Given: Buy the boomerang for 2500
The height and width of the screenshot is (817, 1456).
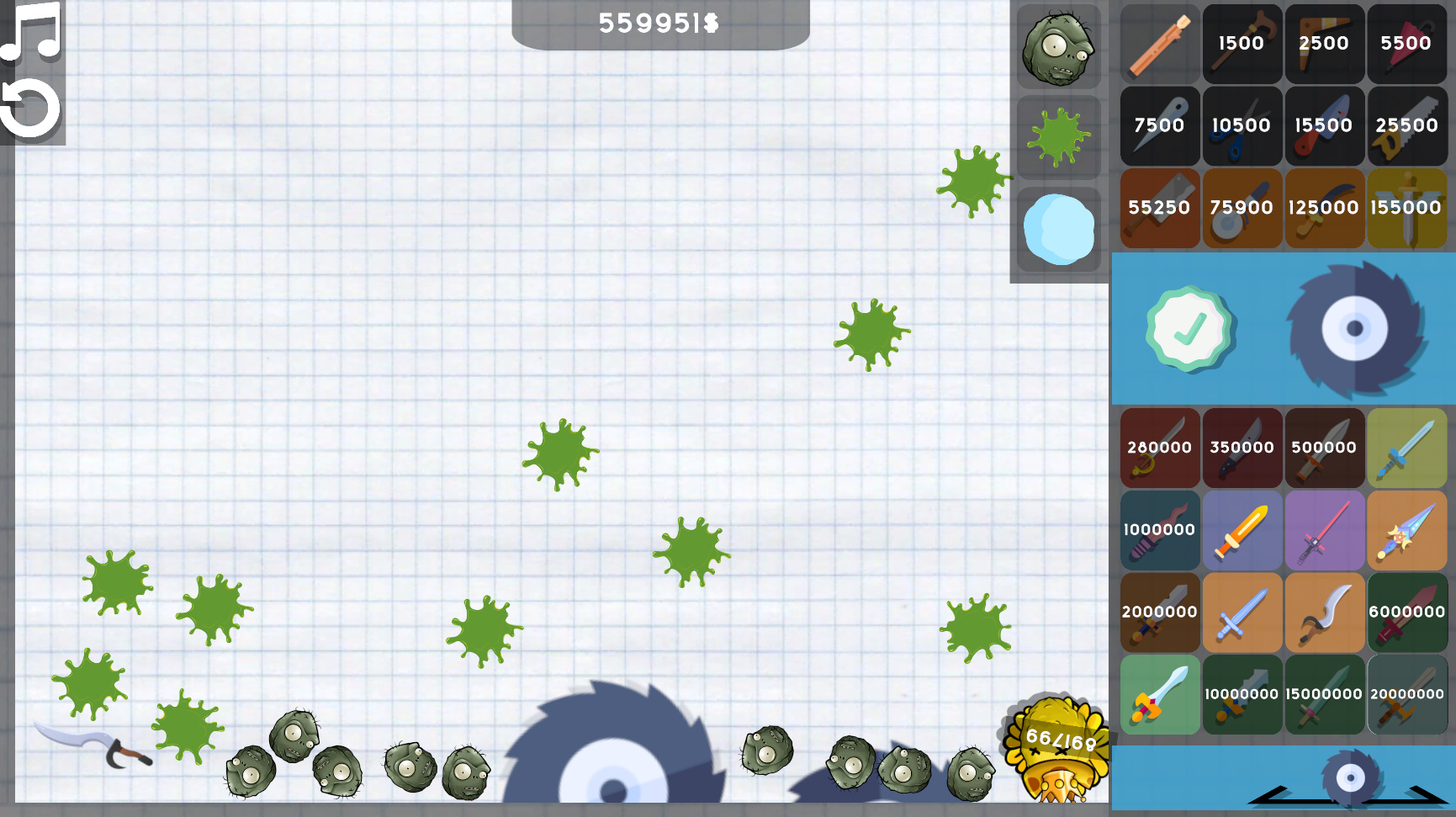Looking at the screenshot, I should click(1325, 44).
